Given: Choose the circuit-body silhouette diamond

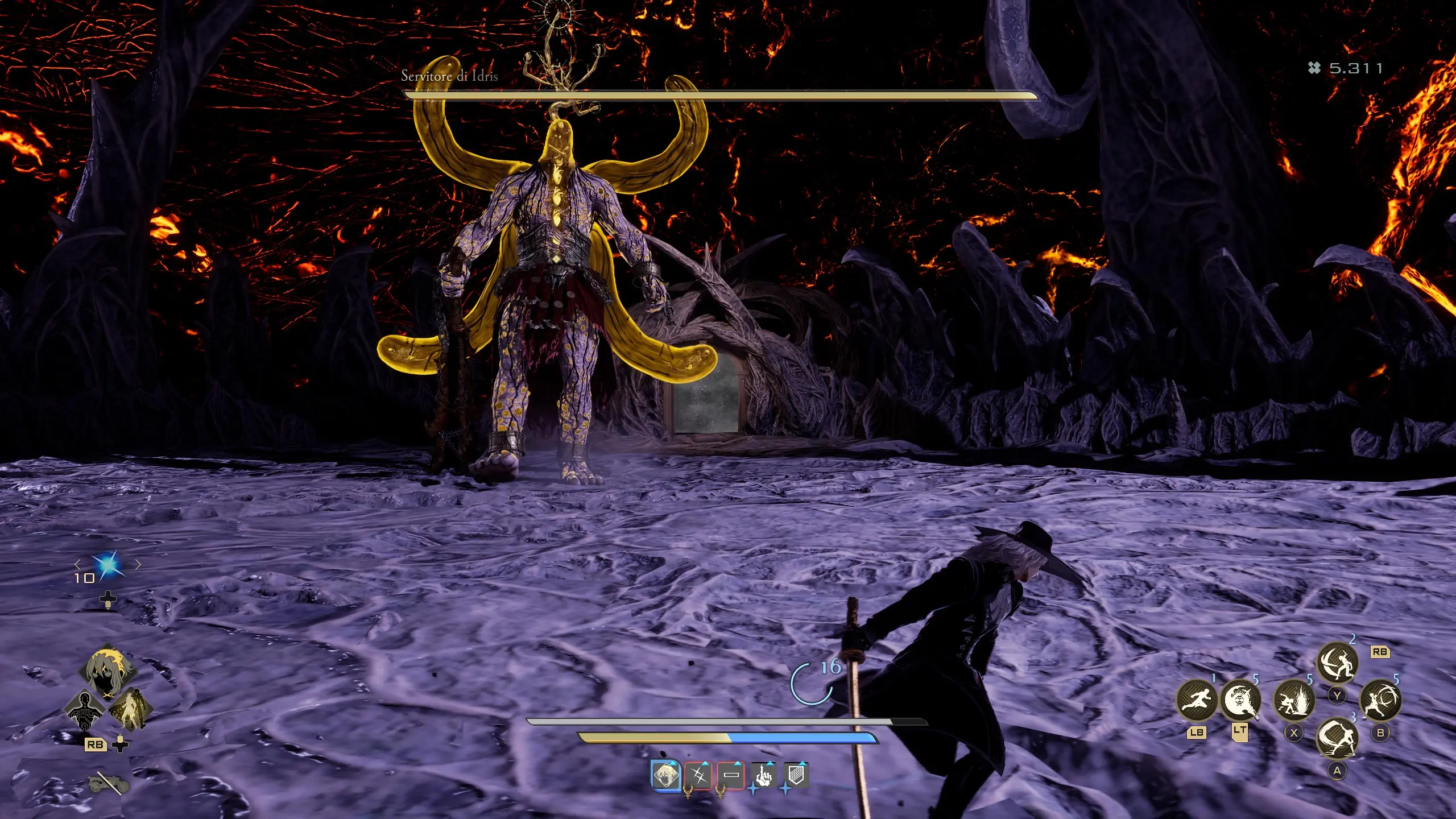Looking at the screenshot, I should tap(85, 710).
